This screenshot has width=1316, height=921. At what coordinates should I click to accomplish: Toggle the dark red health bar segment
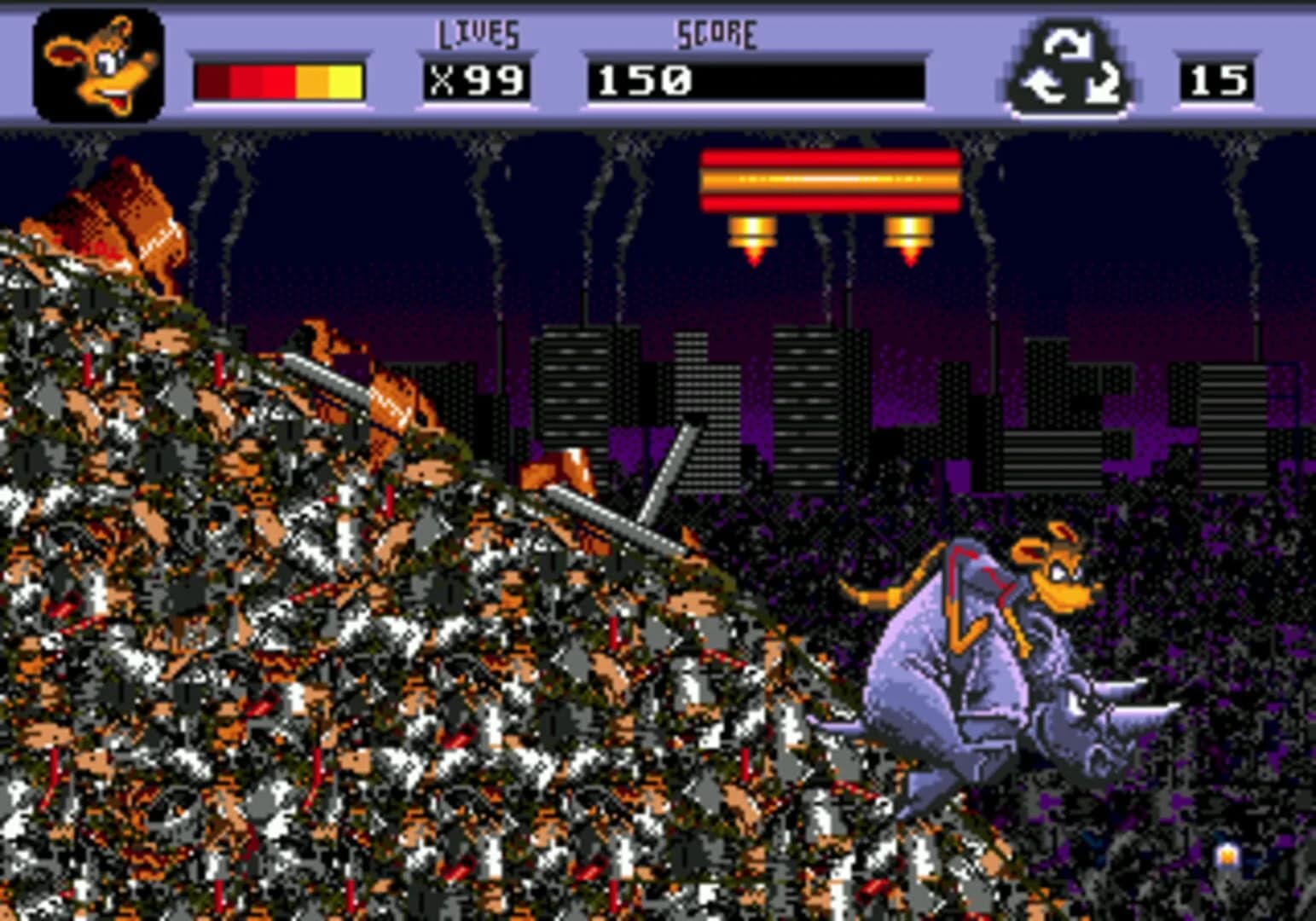(211, 81)
